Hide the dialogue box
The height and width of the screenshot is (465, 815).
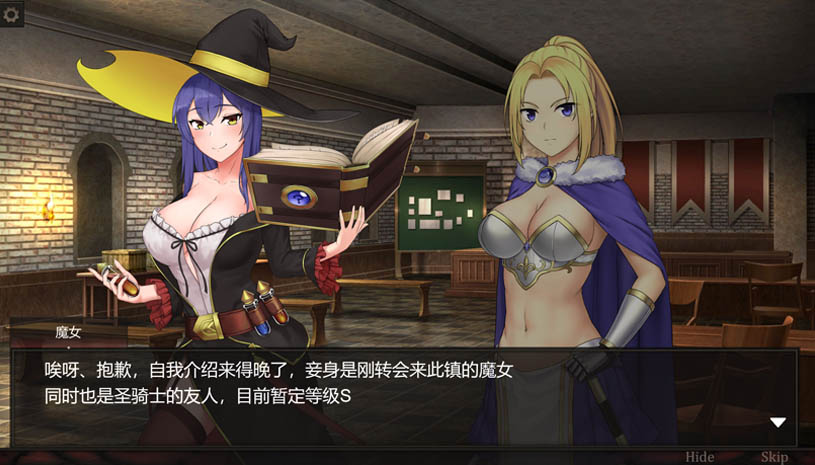pyautogui.click(x=700, y=457)
